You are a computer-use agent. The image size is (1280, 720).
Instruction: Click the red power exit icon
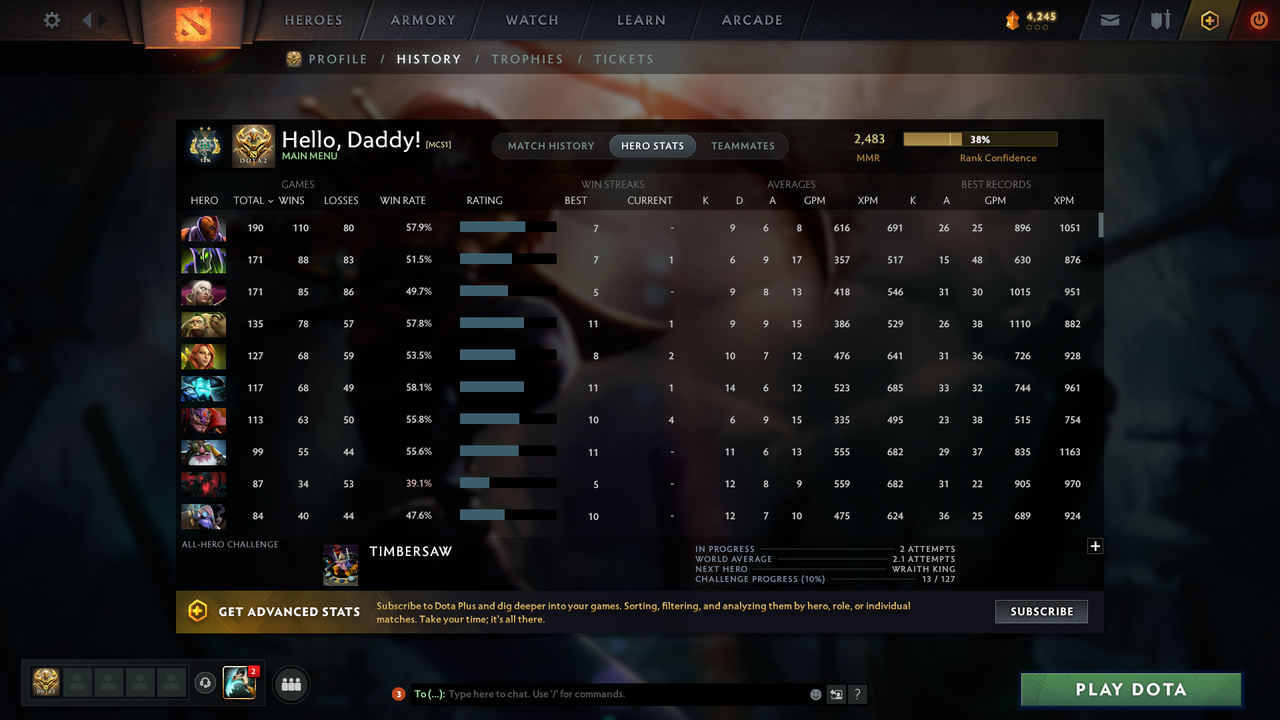click(x=1259, y=19)
